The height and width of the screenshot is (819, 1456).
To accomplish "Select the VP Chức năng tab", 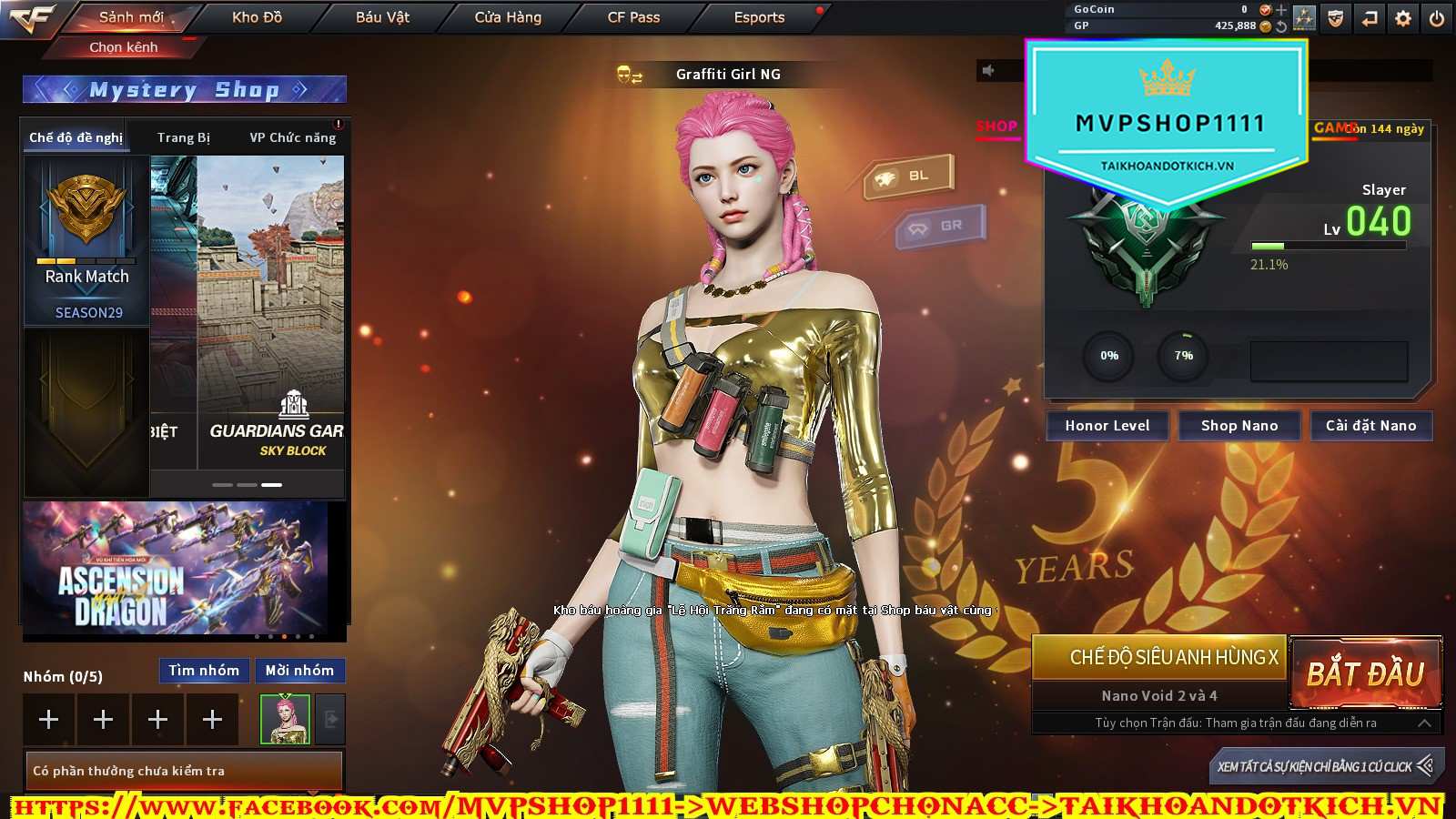I will point(292,137).
